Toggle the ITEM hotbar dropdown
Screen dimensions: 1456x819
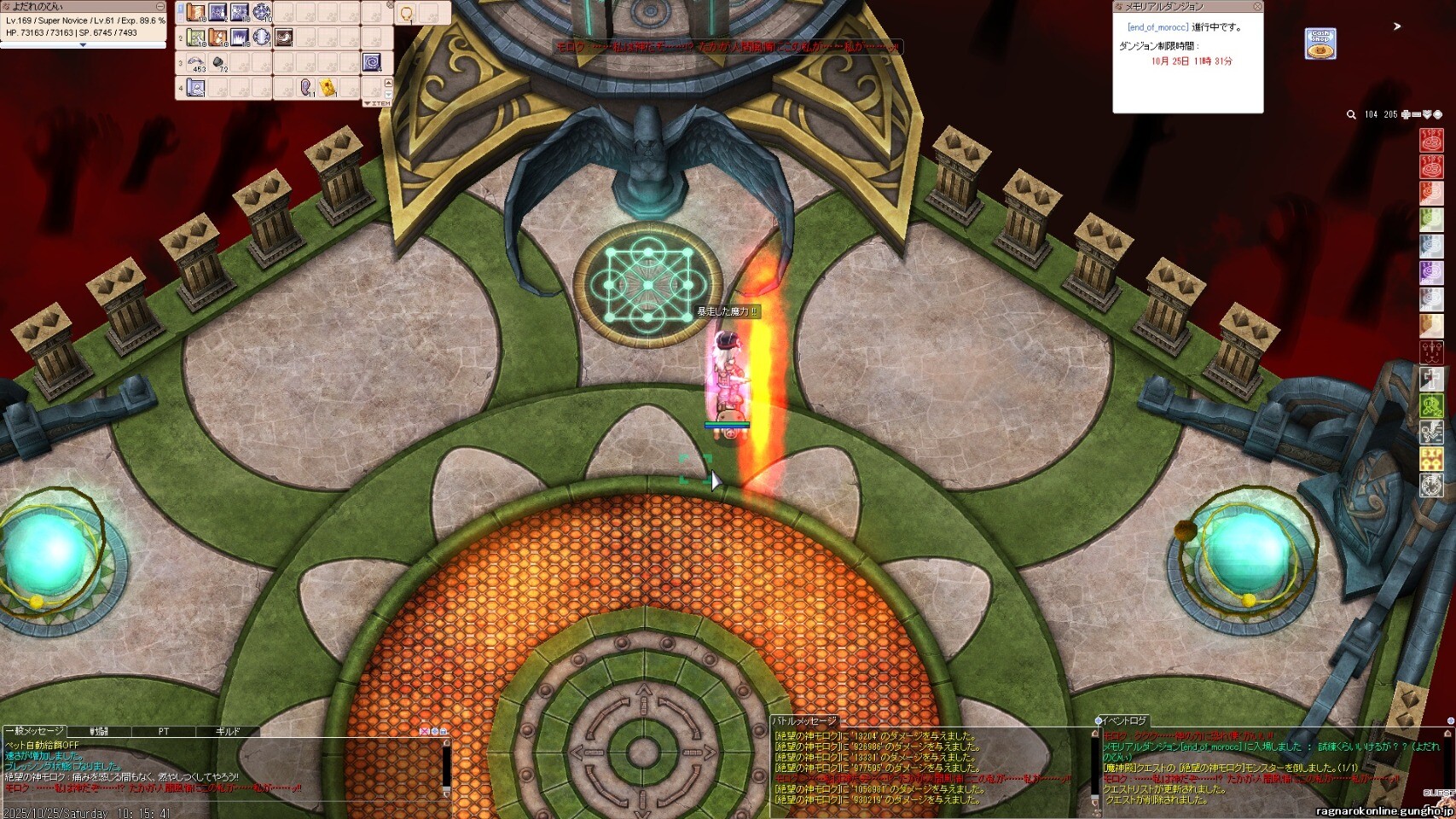click(x=377, y=103)
